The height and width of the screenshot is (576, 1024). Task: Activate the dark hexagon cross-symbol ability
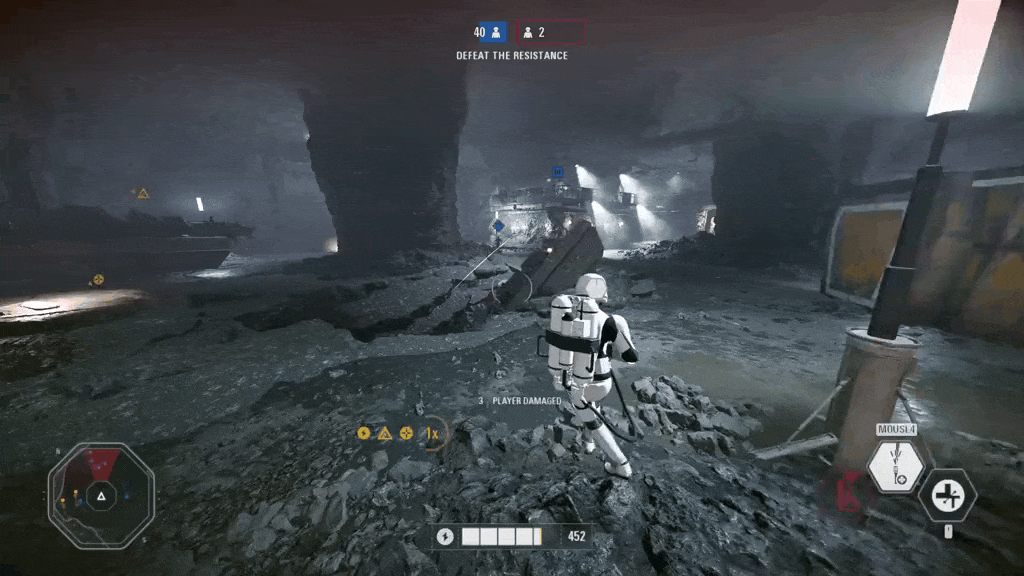pos(947,494)
